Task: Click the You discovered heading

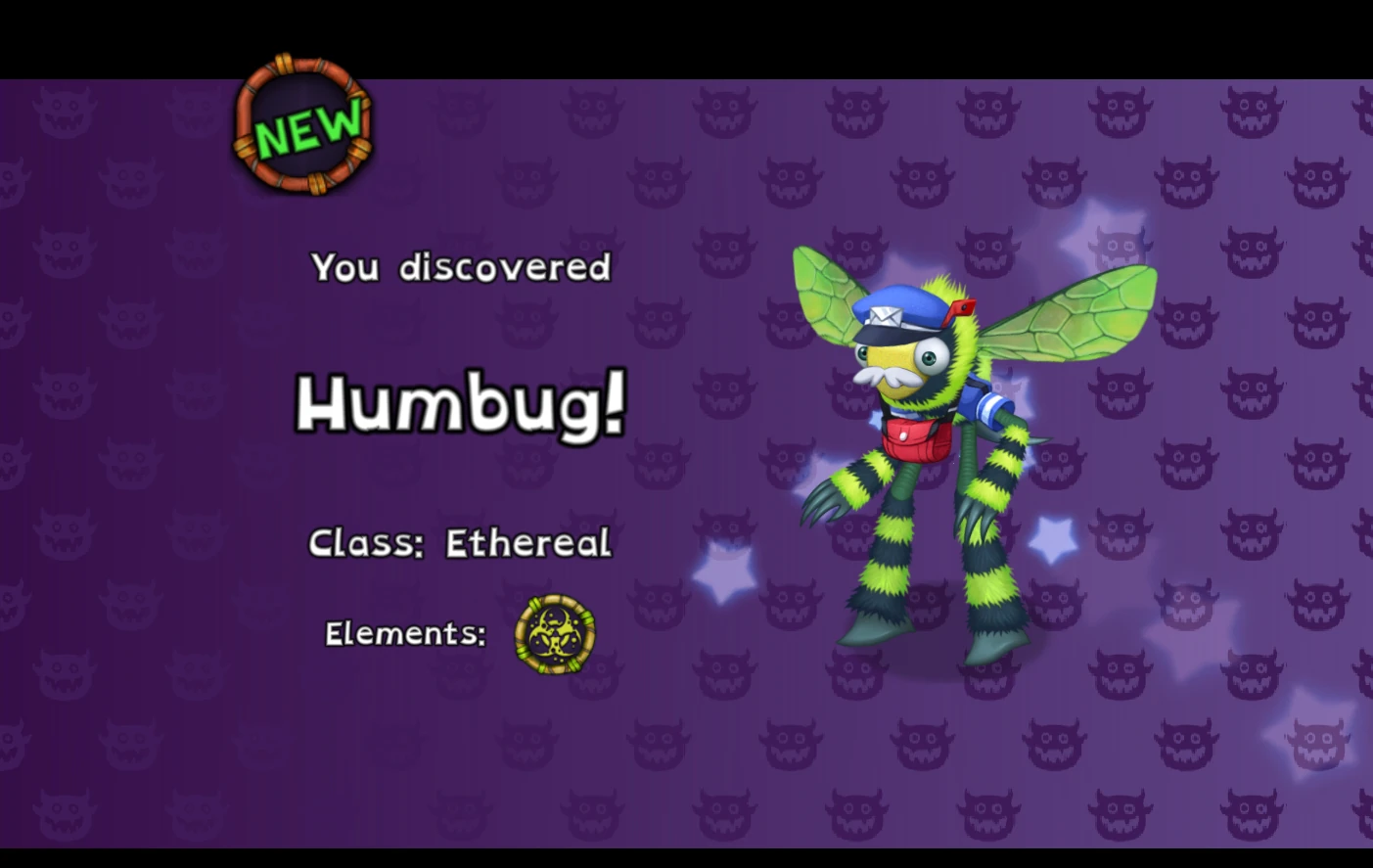Action: [x=460, y=267]
